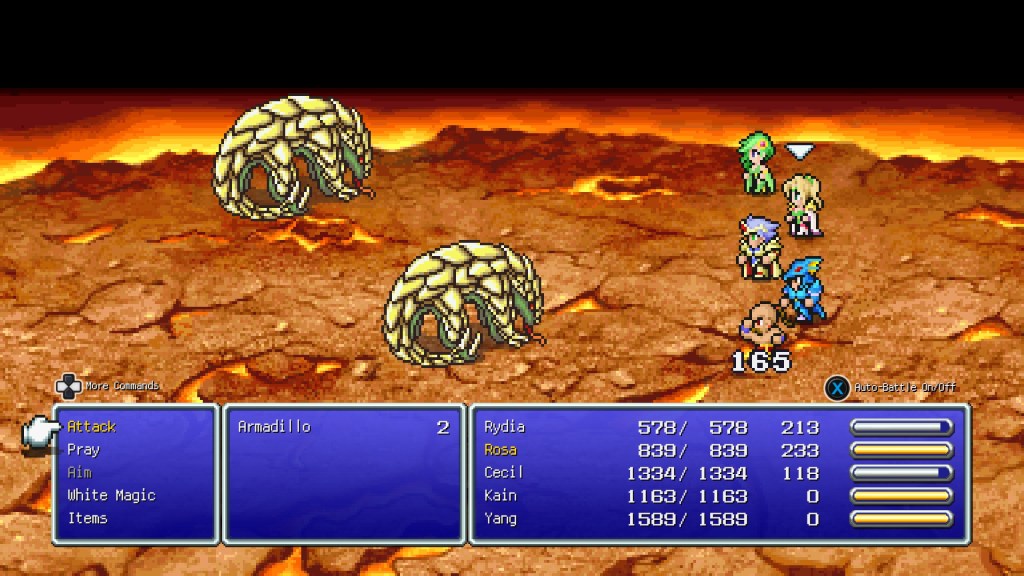Pick the Aim command

tap(79, 472)
